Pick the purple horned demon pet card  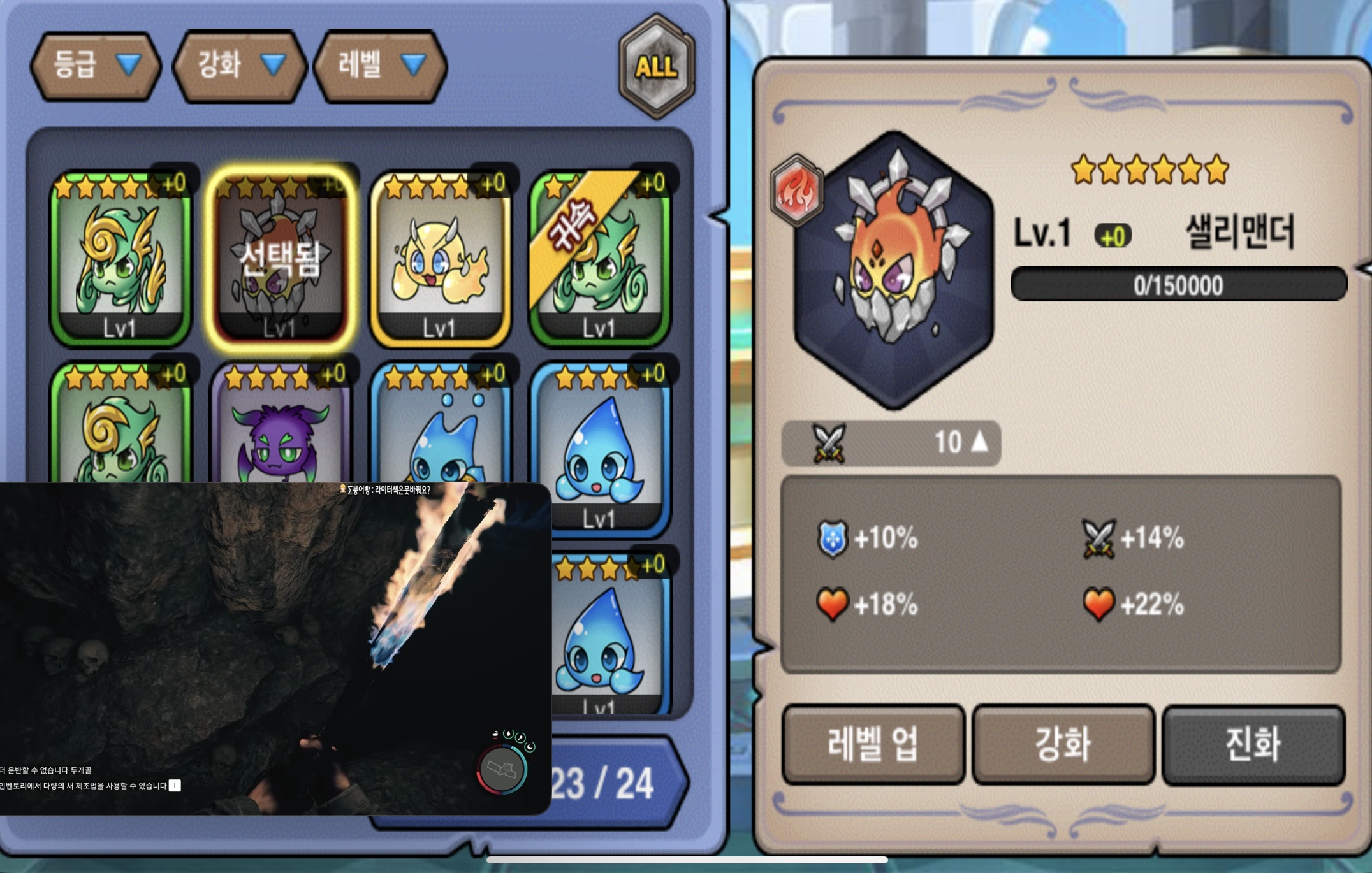280,427
